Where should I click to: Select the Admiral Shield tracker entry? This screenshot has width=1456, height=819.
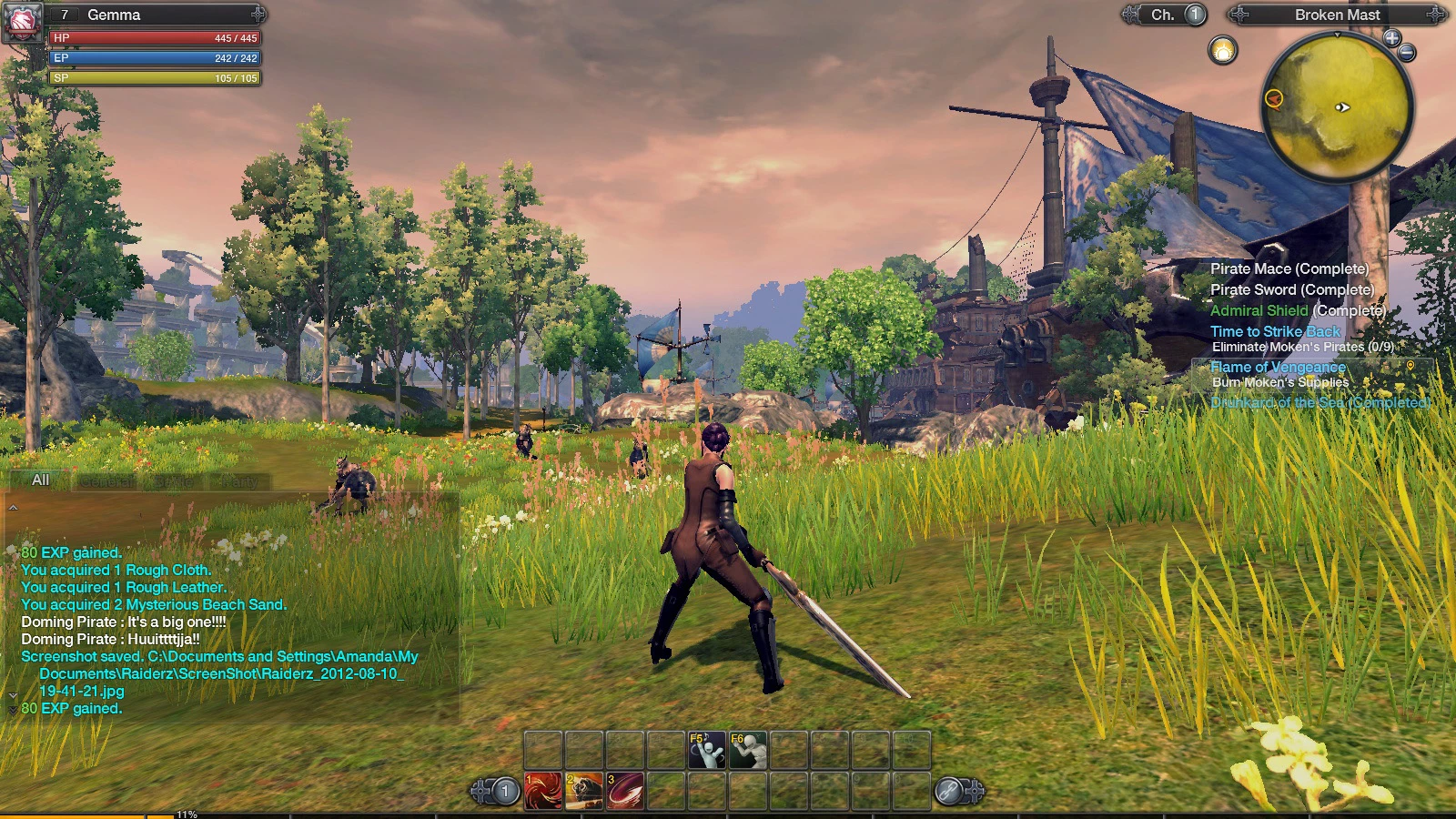pos(1259,310)
